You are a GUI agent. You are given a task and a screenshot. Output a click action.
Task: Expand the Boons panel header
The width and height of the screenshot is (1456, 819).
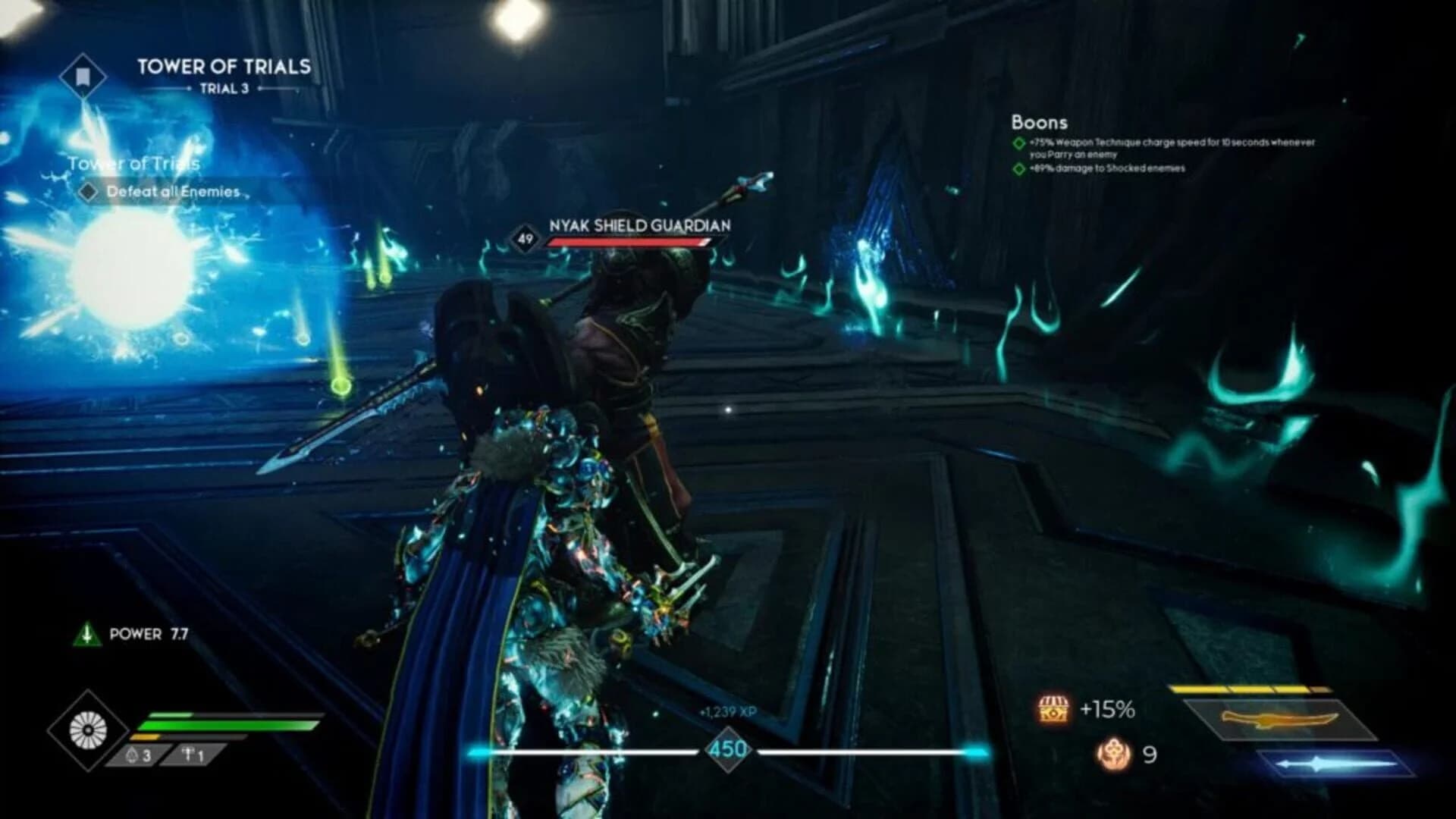[1040, 122]
